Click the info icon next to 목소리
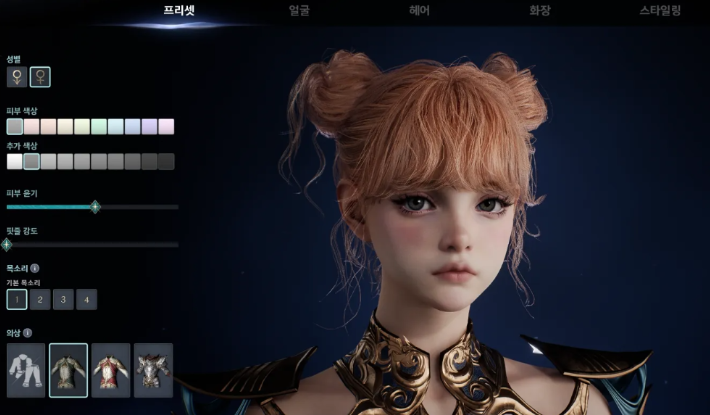Viewport: 710px width, 415px height. click(35, 268)
